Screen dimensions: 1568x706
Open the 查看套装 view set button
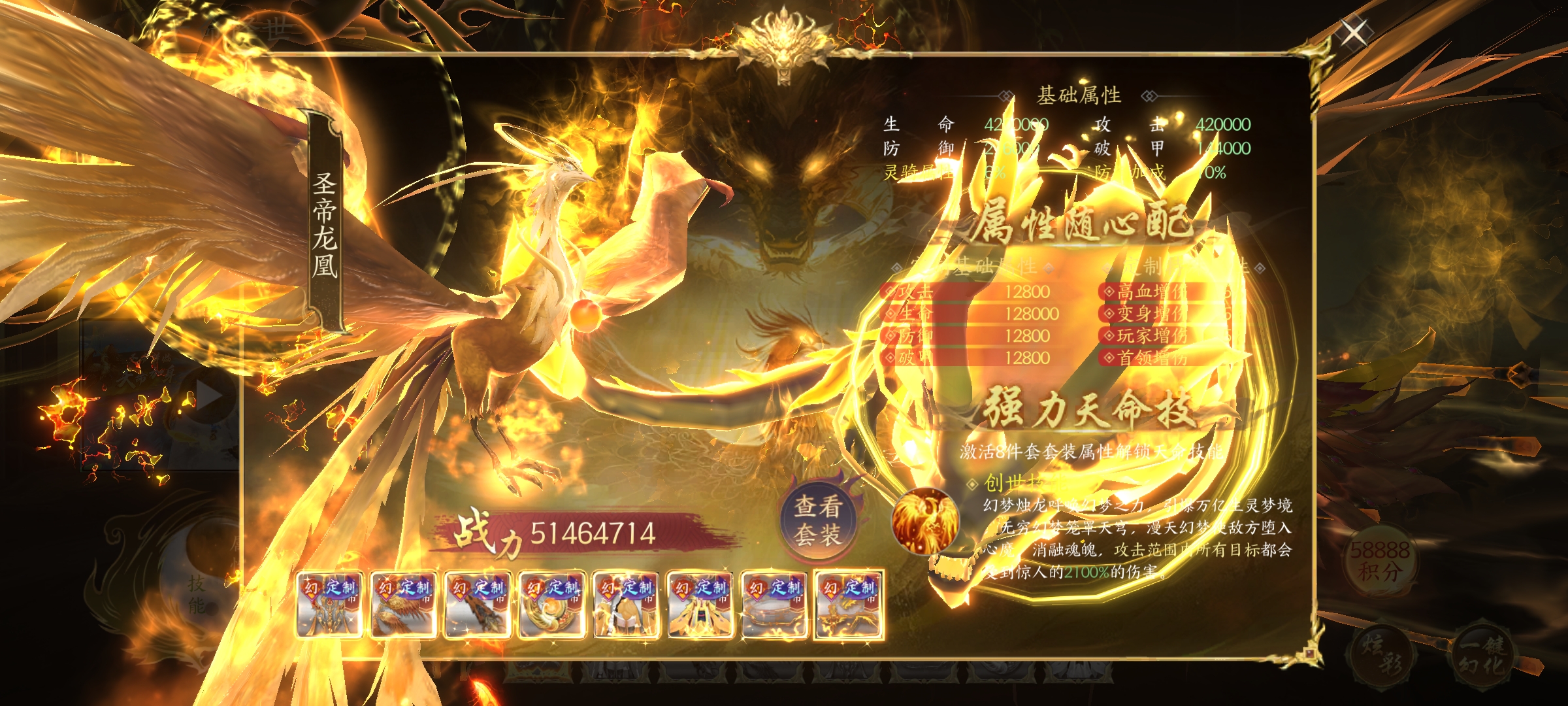817,520
